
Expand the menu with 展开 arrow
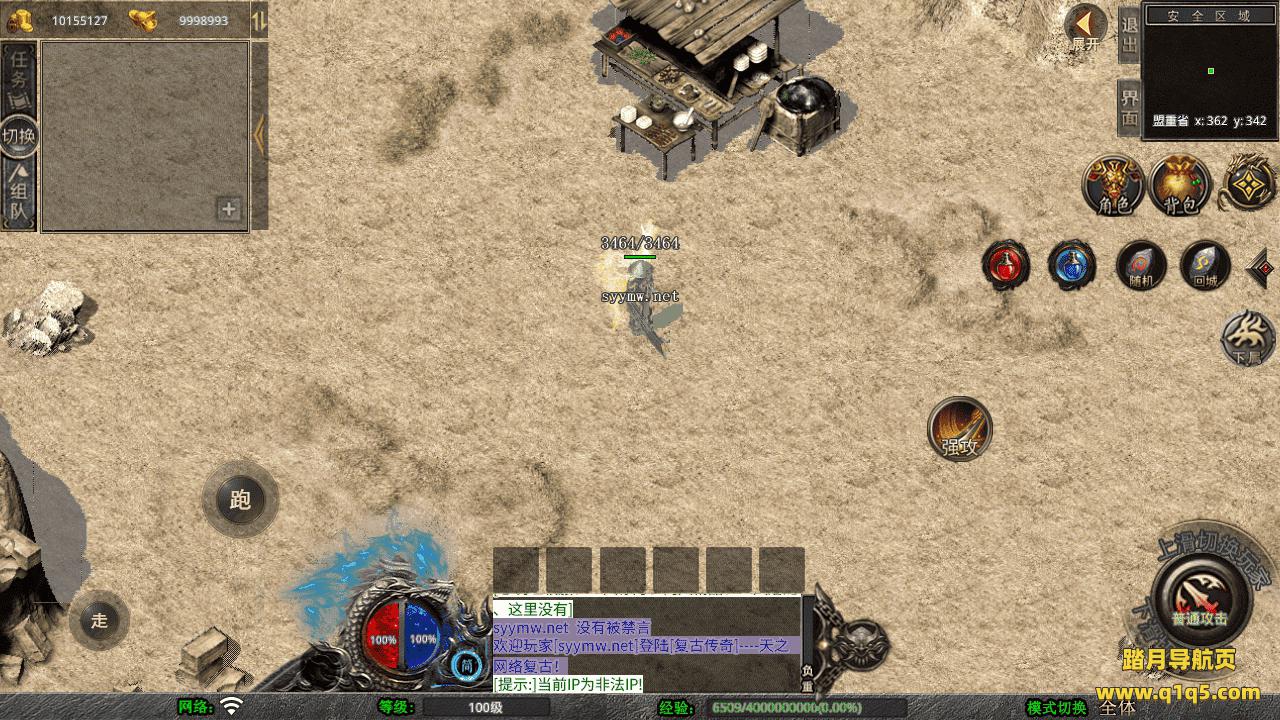point(1085,27)
